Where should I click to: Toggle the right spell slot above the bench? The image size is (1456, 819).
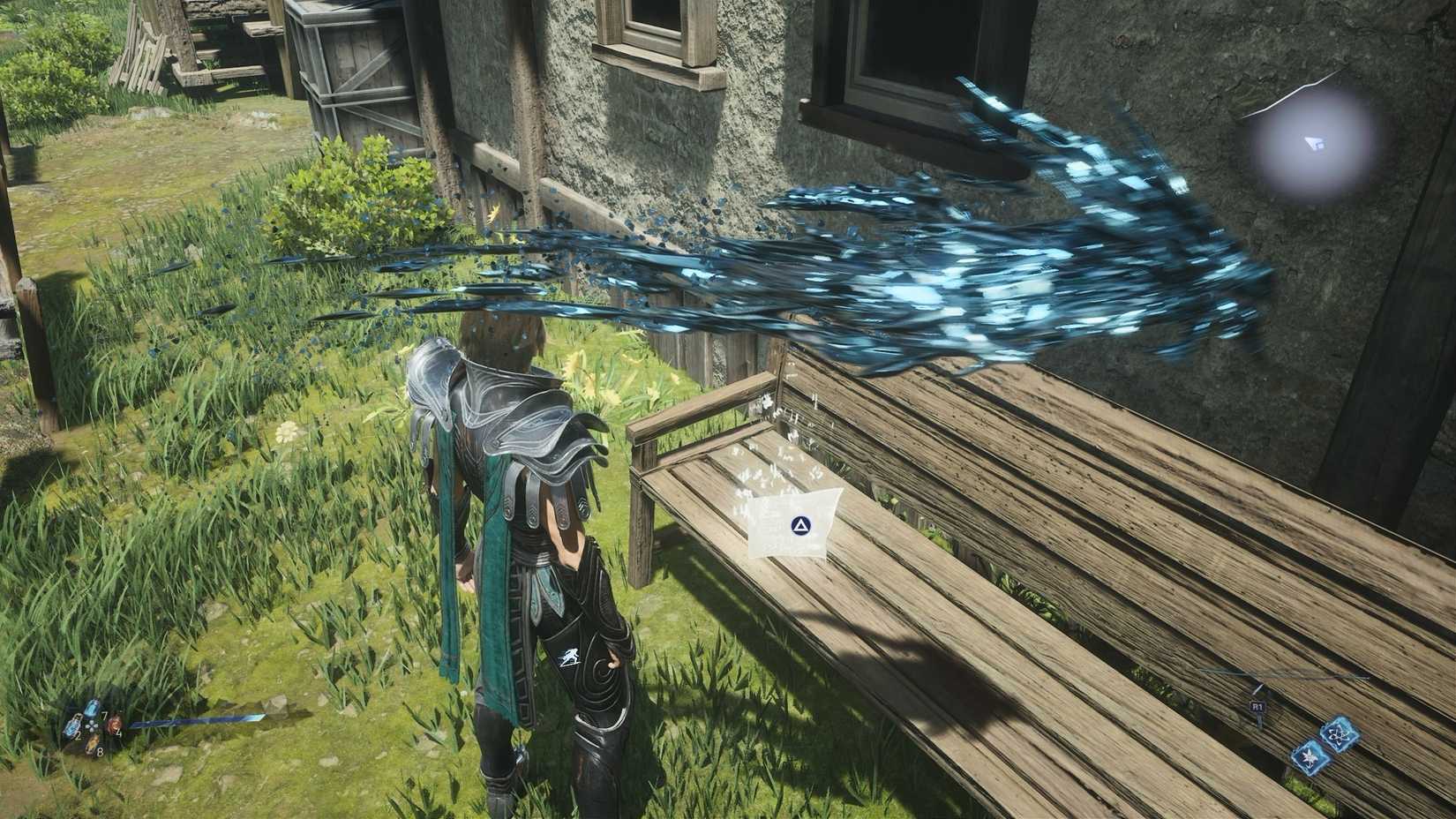click(1340, 733)
